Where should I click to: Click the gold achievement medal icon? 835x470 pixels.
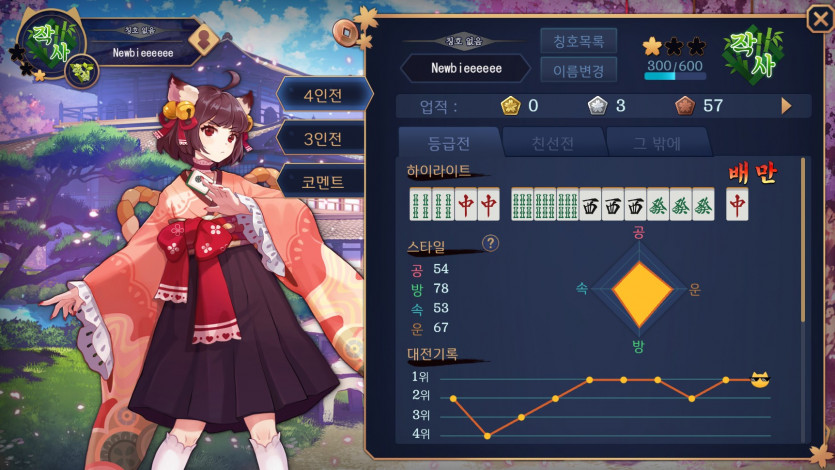[x=509, y=105]
